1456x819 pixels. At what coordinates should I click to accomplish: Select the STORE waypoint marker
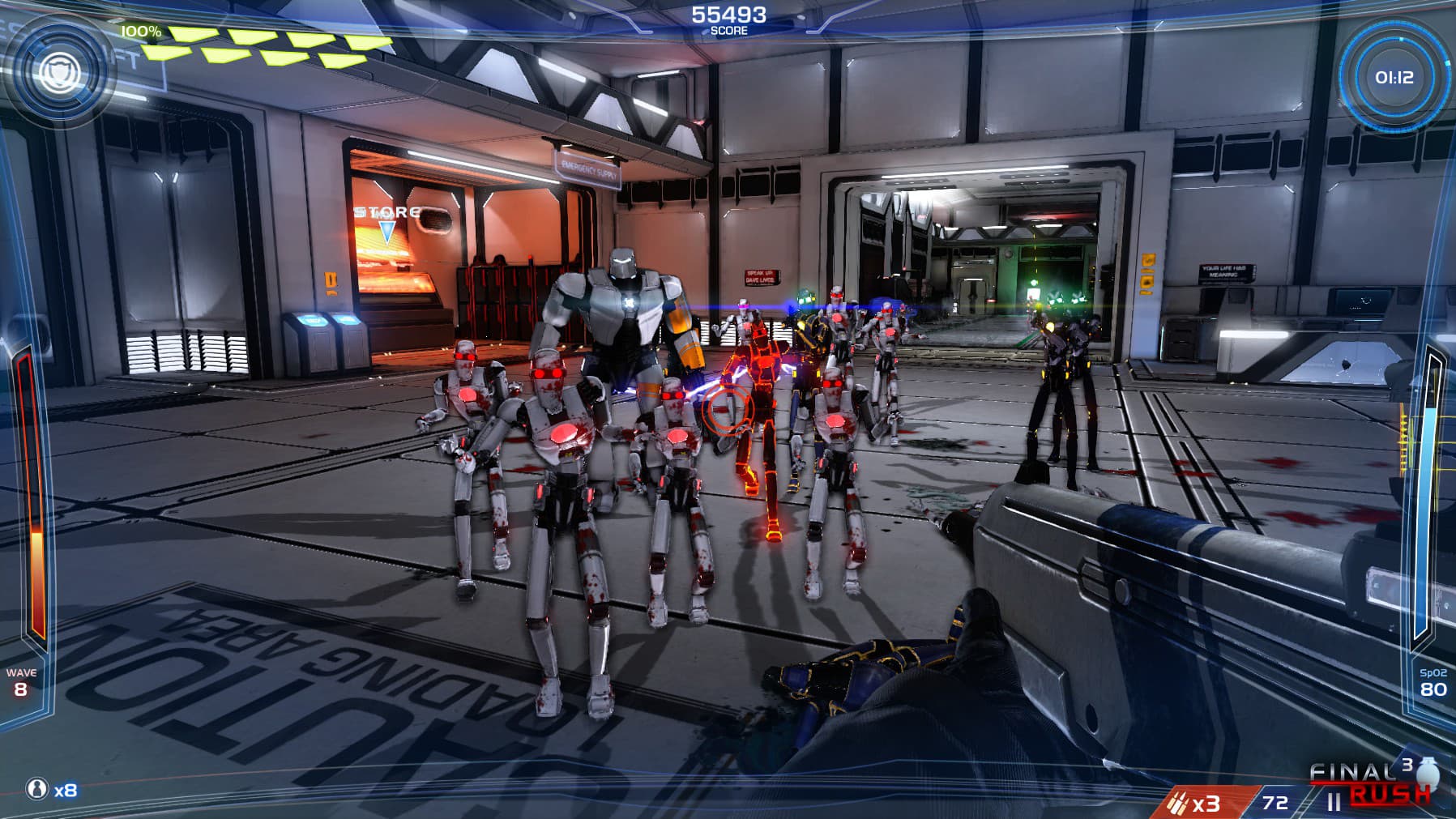coord(387,229)
